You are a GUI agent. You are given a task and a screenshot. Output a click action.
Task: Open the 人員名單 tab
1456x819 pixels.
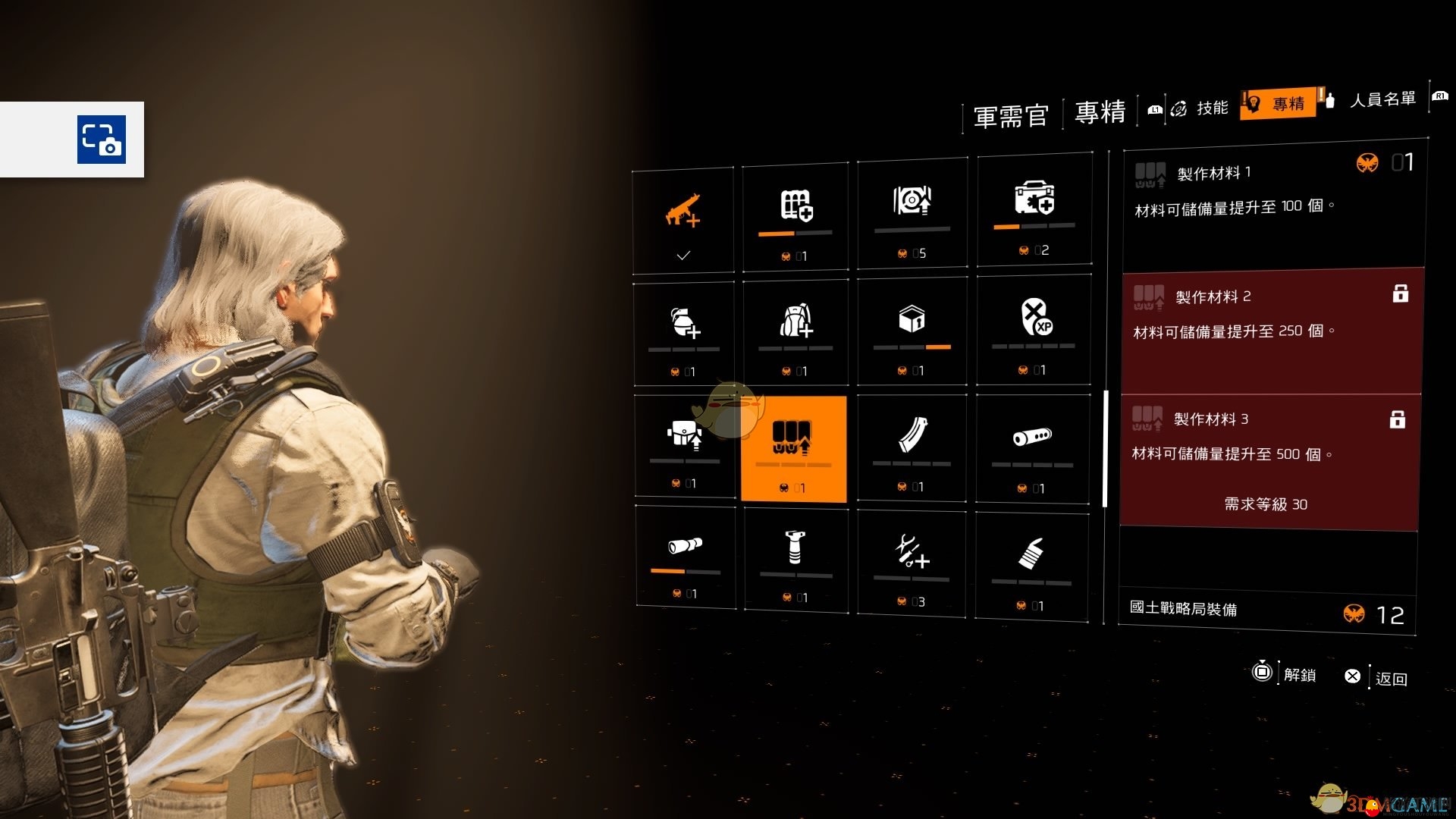pyautogui.click(x=1382, y=99)
